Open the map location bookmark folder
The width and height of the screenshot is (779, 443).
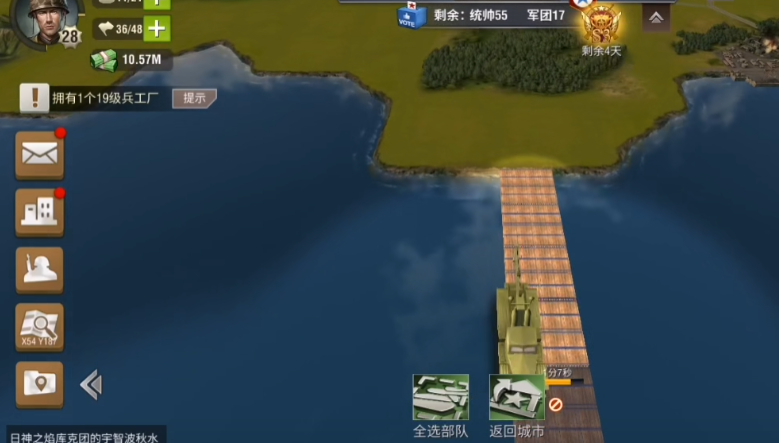(x=40, y=384)
